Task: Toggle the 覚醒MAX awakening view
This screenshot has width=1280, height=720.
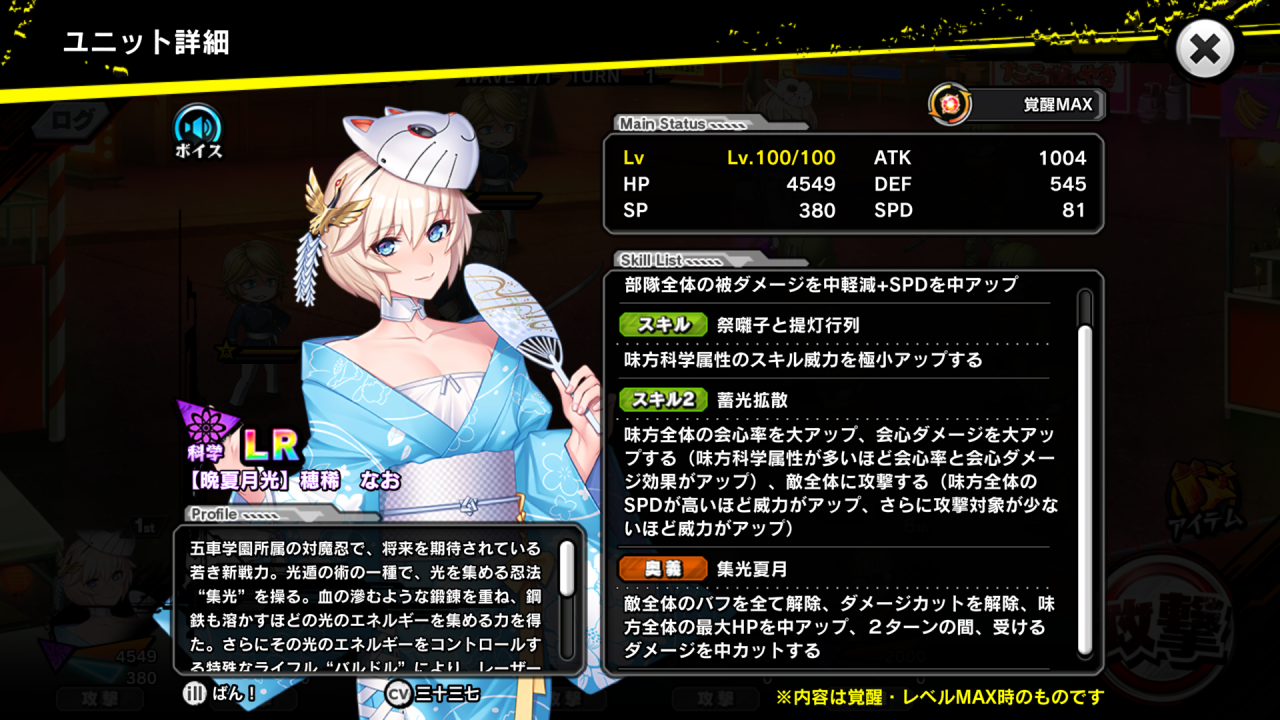Action: [1018, 104]
